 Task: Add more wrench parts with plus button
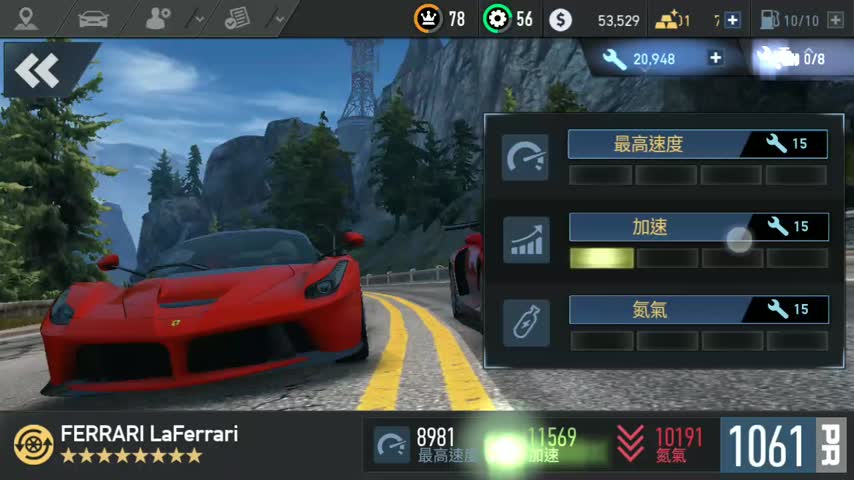click(x=715, y=59)
